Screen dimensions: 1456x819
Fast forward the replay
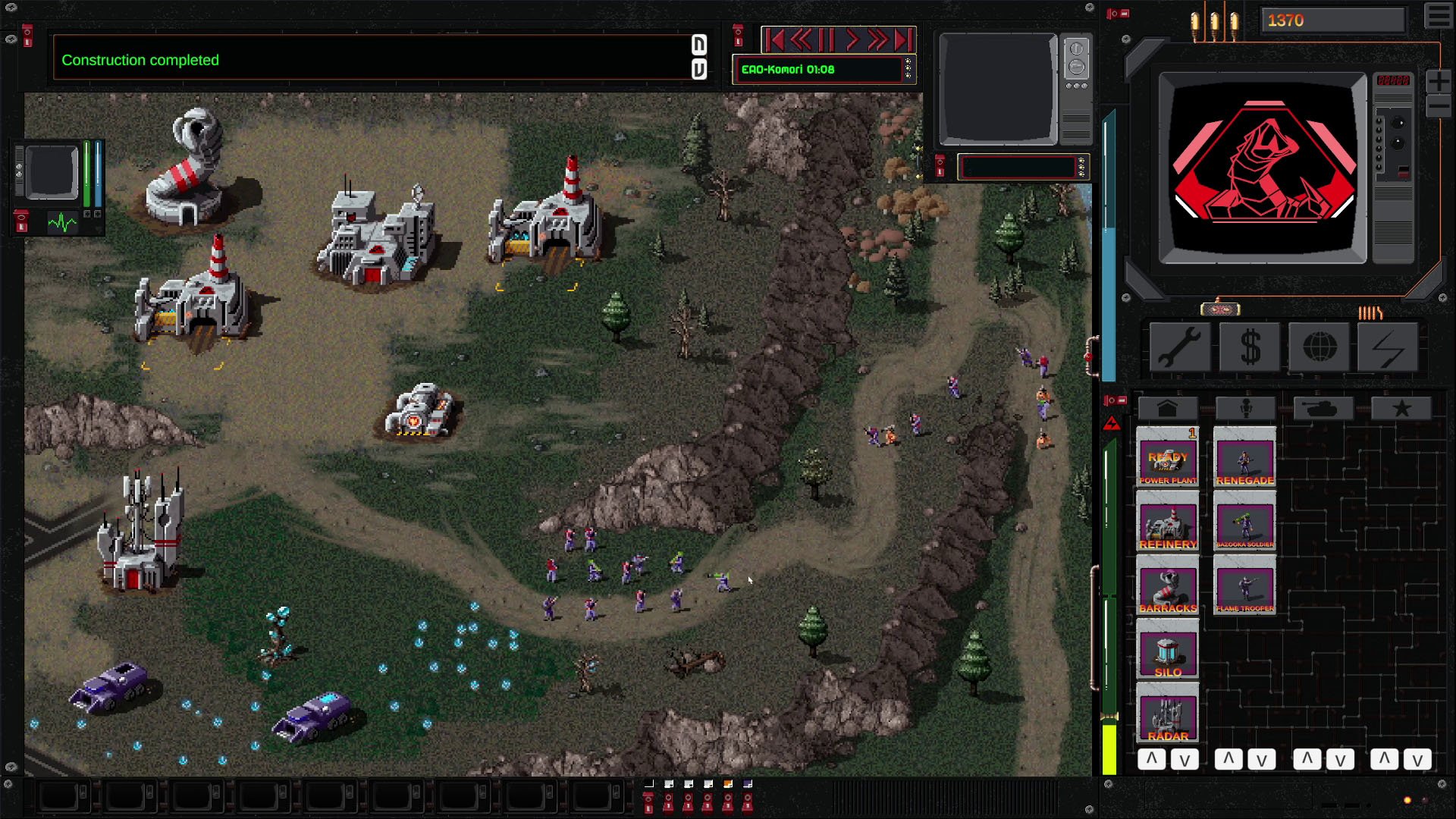tap(877, 39)
